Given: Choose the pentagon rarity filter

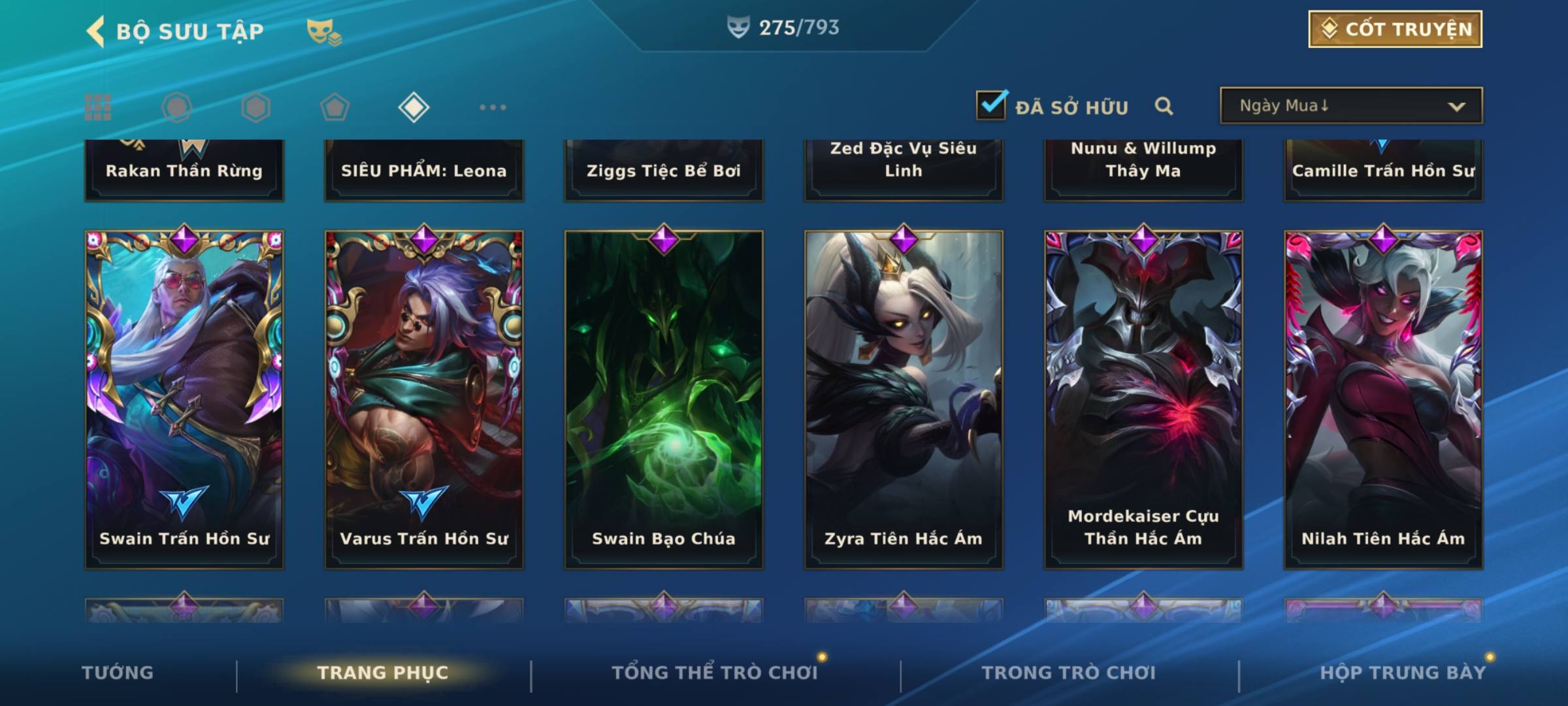Looking at the screenshot, I should coord(335,107).
